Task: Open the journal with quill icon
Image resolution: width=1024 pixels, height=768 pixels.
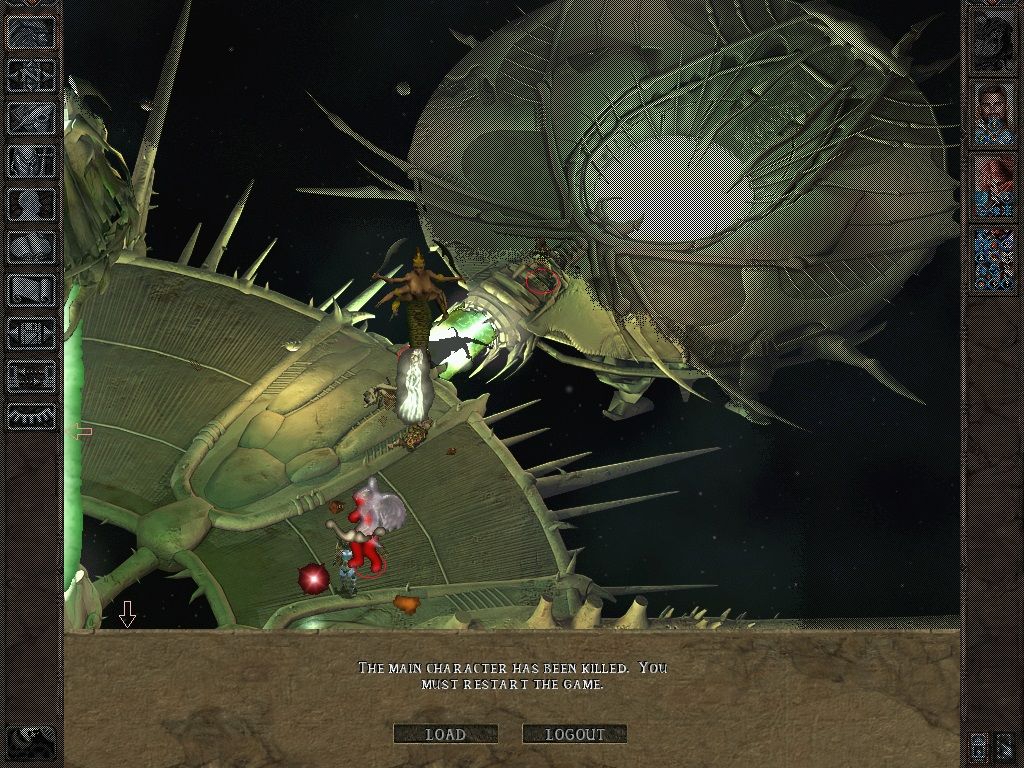Action: click(x=32, y=118)
